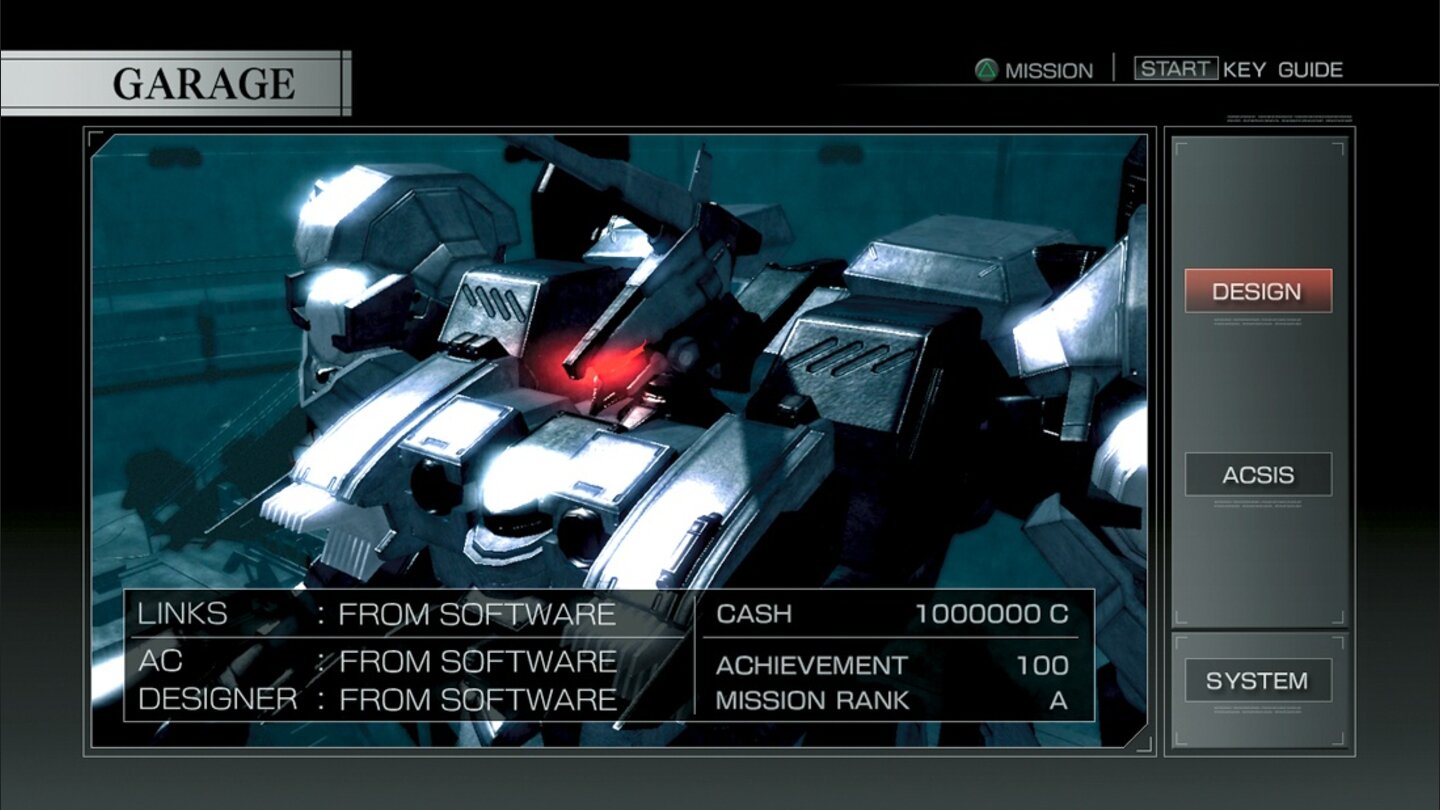Click the KEY GUIDE menu entry
Image resolution: width=1440 pixels, height=810 pixels.
coord(1281,70)
